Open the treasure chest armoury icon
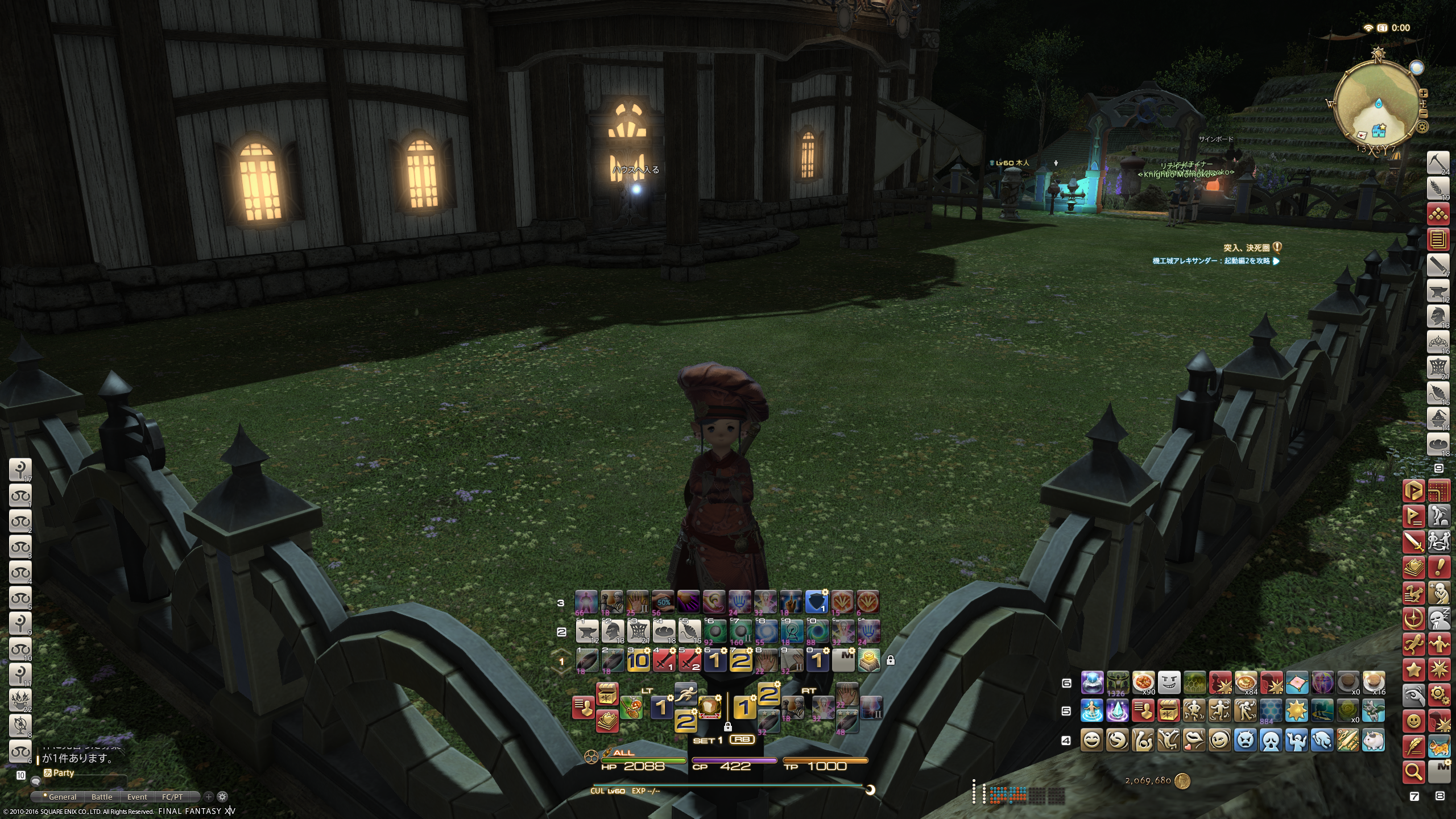Image resolution: width=1456 pixels, height=819 pixels. click(607, 694)
